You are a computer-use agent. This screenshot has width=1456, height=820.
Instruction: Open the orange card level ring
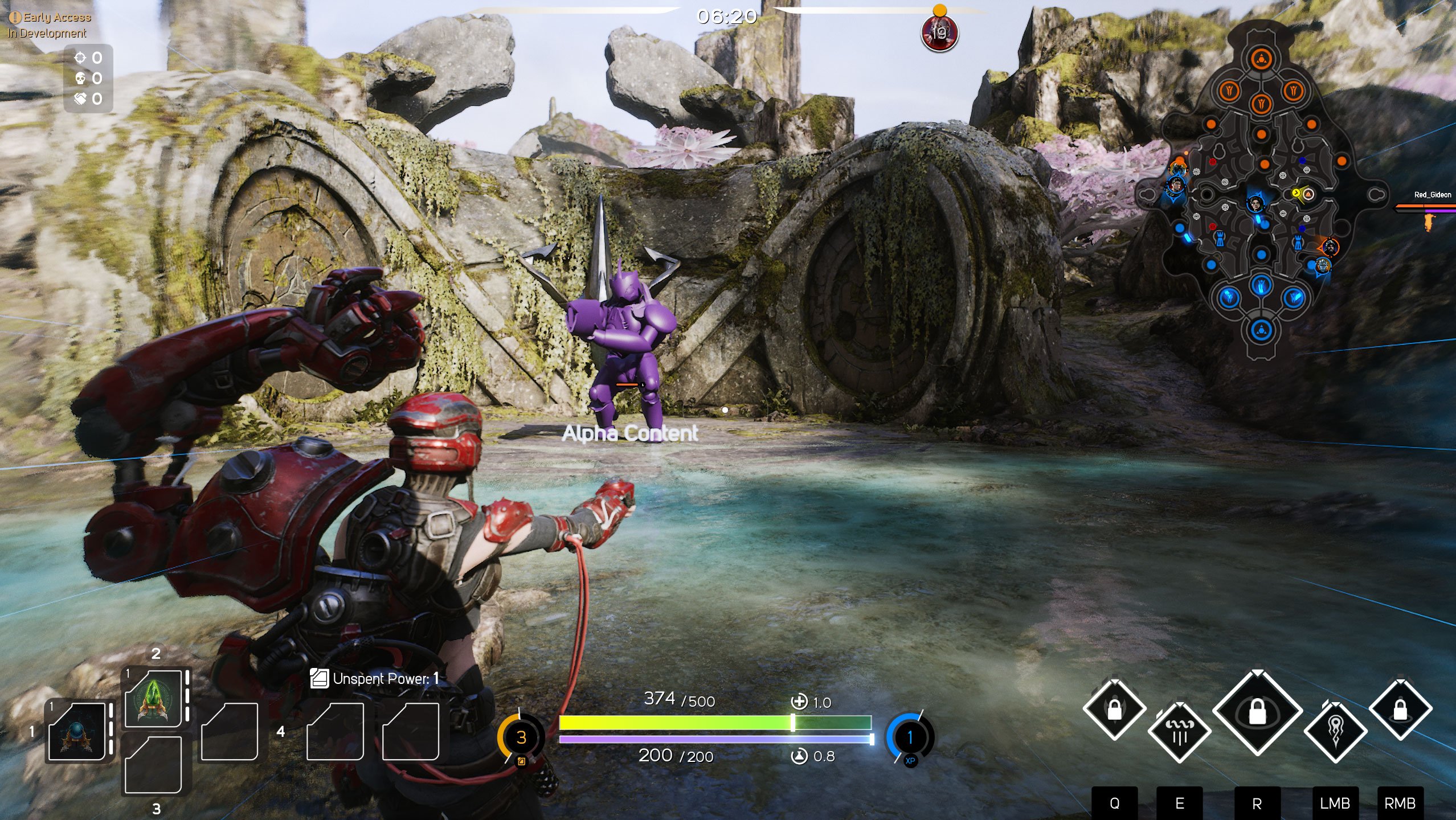[x=521, y=737]
